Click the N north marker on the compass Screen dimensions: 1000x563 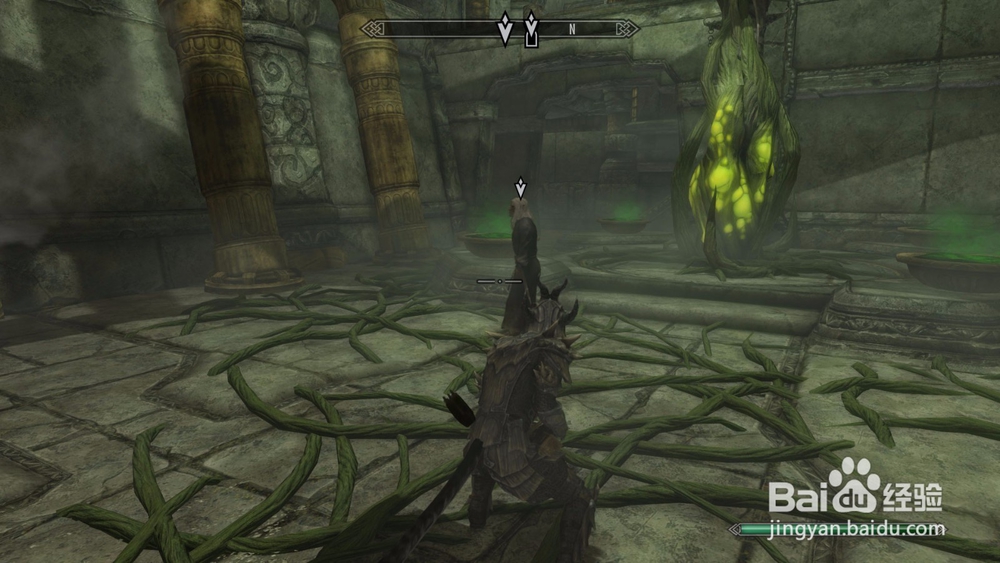click(572, 29)
